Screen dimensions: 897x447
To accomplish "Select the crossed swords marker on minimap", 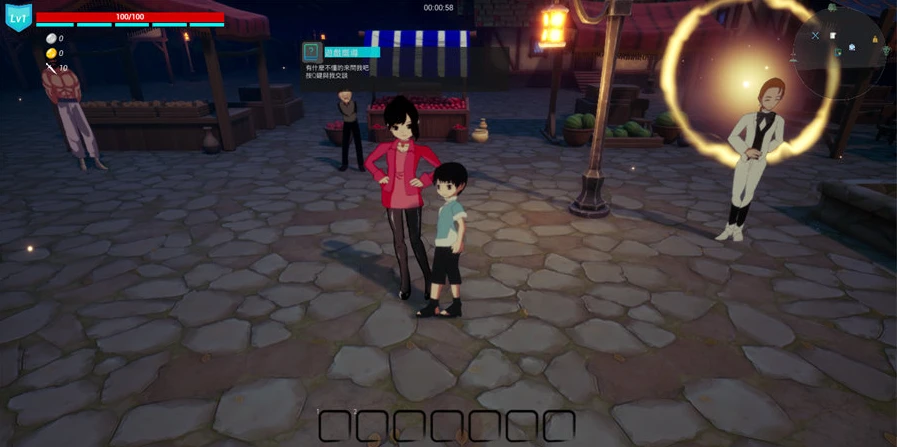I will tap(815, 36).
